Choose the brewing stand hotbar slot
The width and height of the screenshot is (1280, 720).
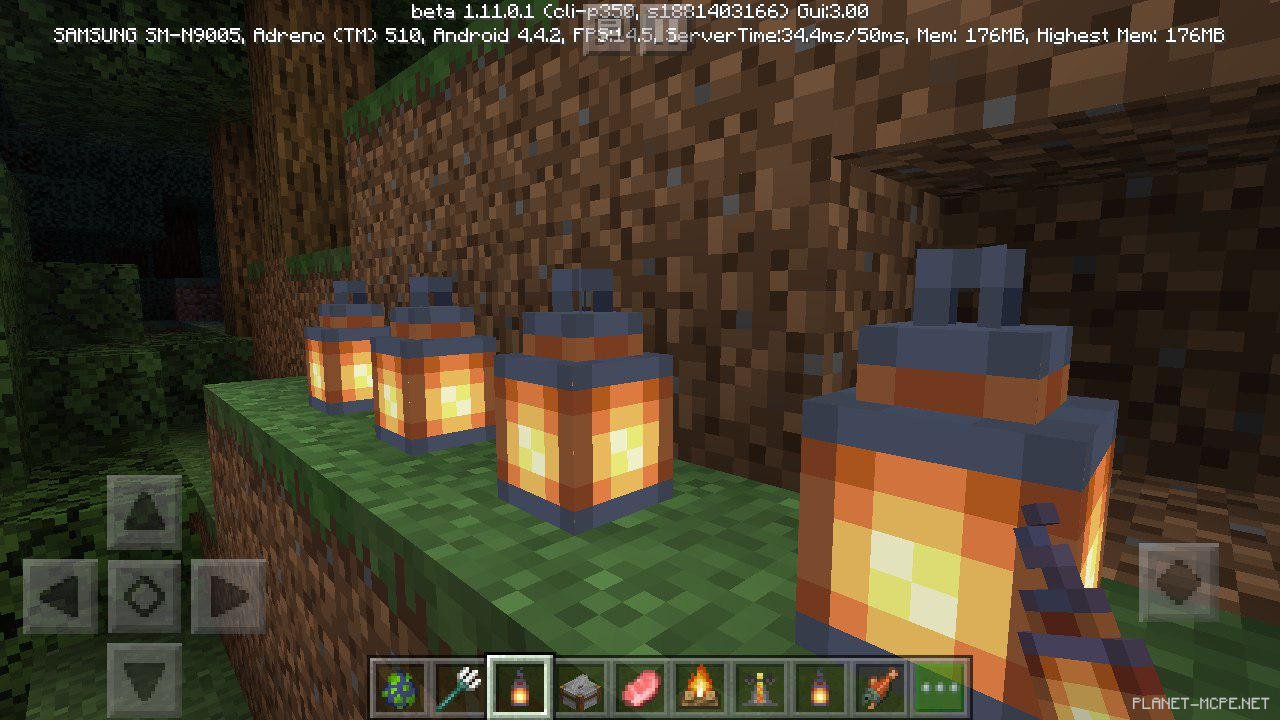click(760, 688)
